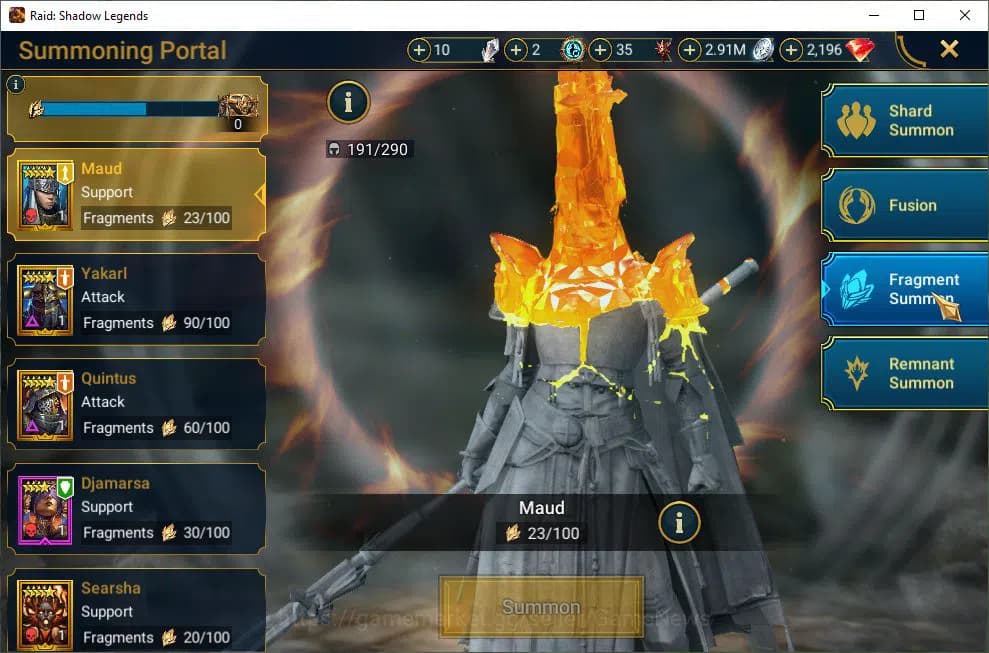Choose Maud in the fragment list

point(137,194)
